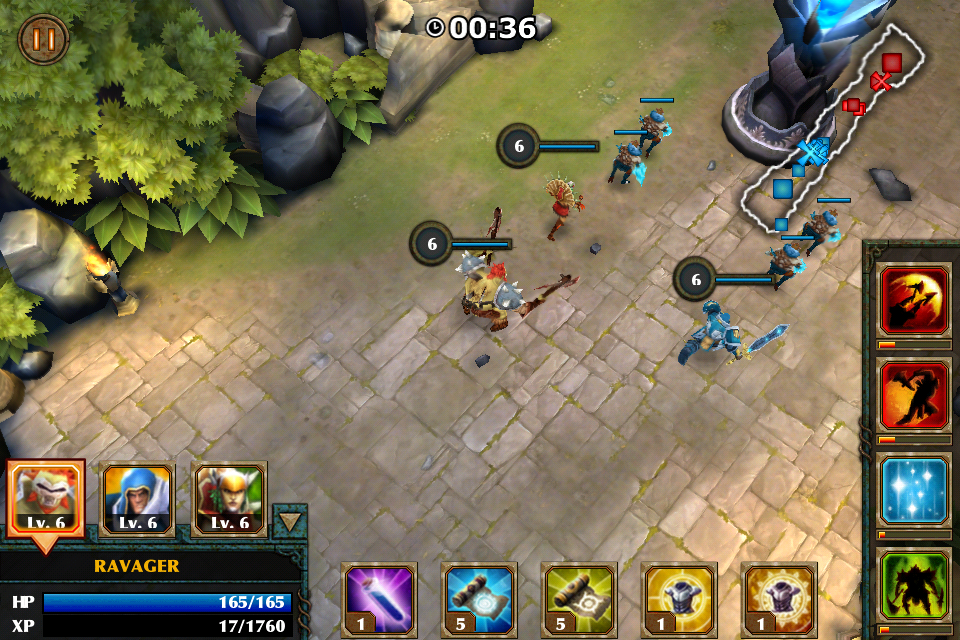
Task: Pause the game with the round pause button
Action: [x=43, y=40]
